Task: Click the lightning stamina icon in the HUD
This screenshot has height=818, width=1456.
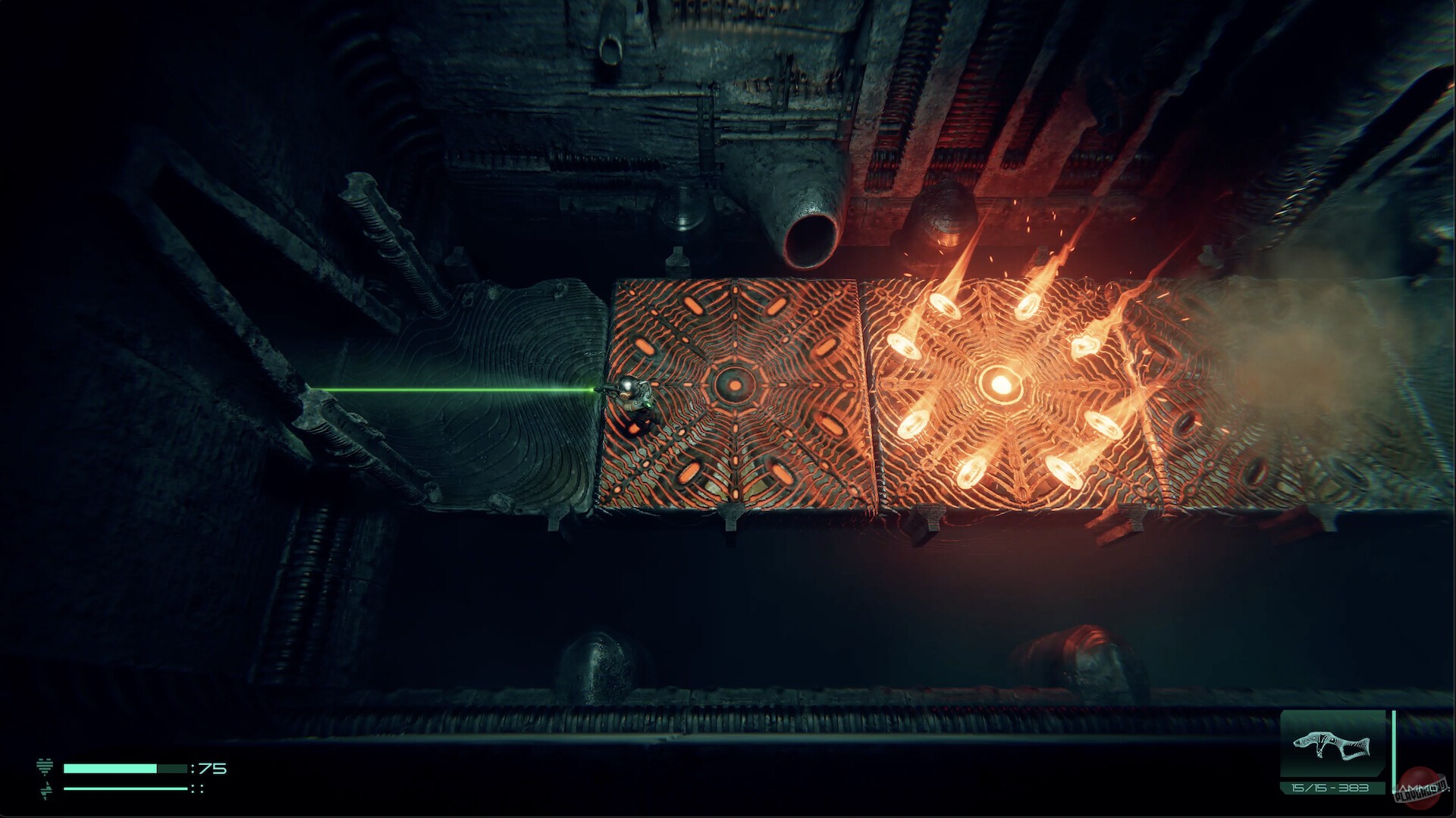Action: 45,790
